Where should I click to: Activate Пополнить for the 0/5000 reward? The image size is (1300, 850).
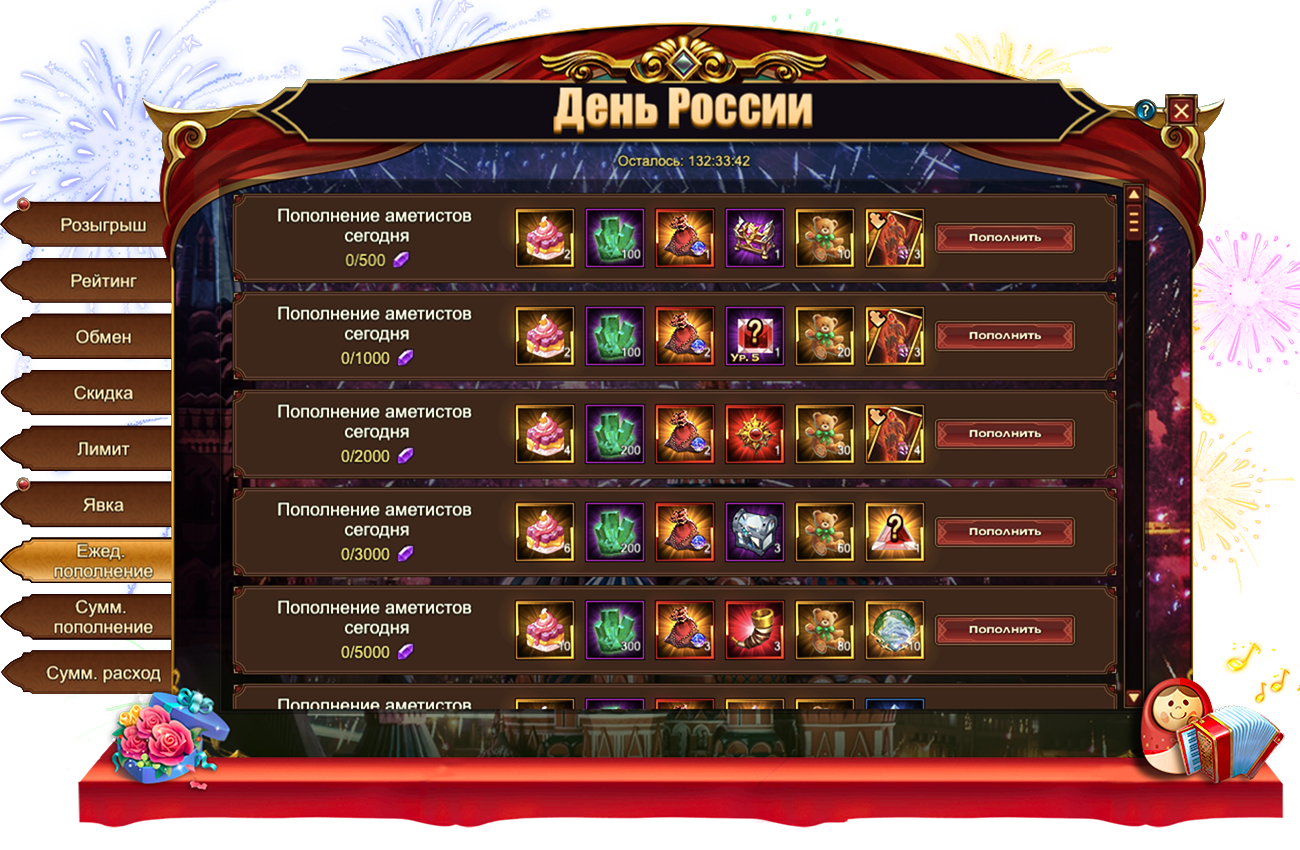pyautogui.click(x=1004, y=630)
